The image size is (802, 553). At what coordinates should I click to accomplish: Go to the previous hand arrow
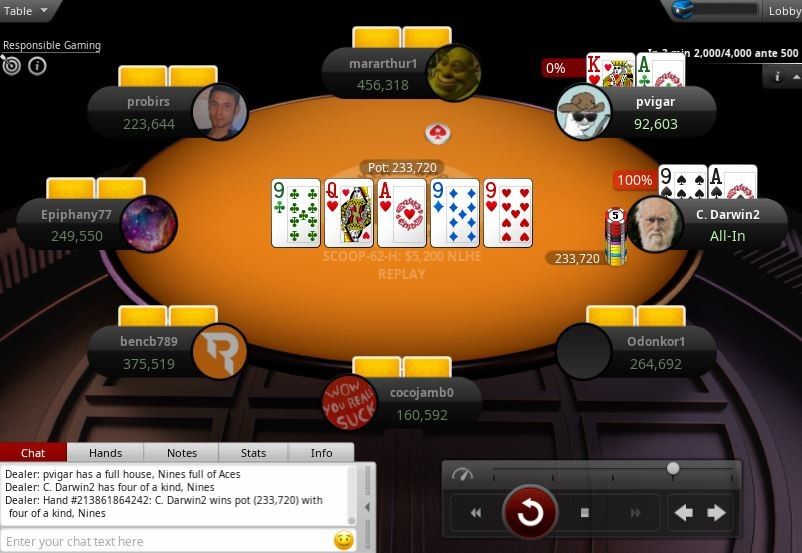pos(684,513)
